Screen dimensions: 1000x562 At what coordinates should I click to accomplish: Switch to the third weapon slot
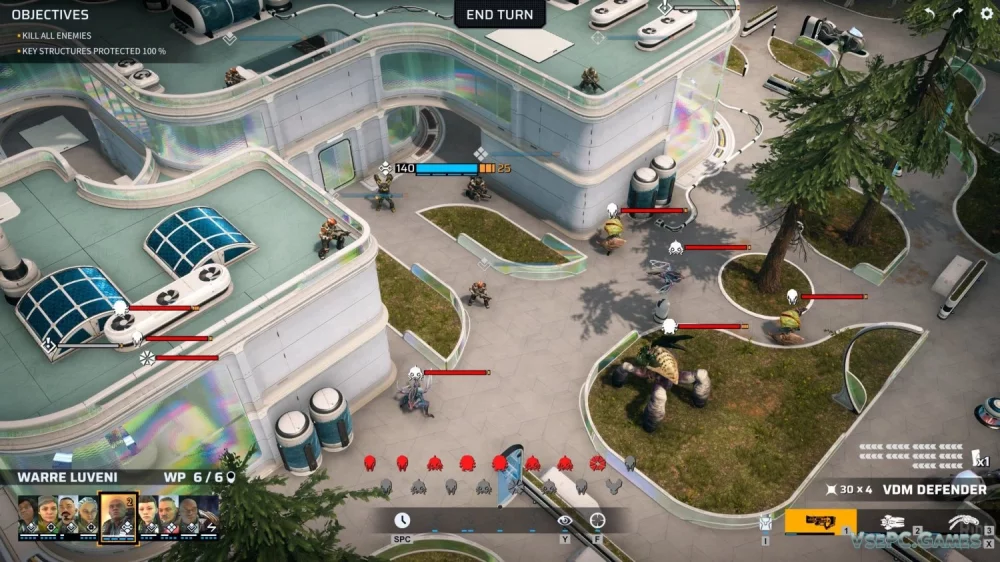[962, 522]
